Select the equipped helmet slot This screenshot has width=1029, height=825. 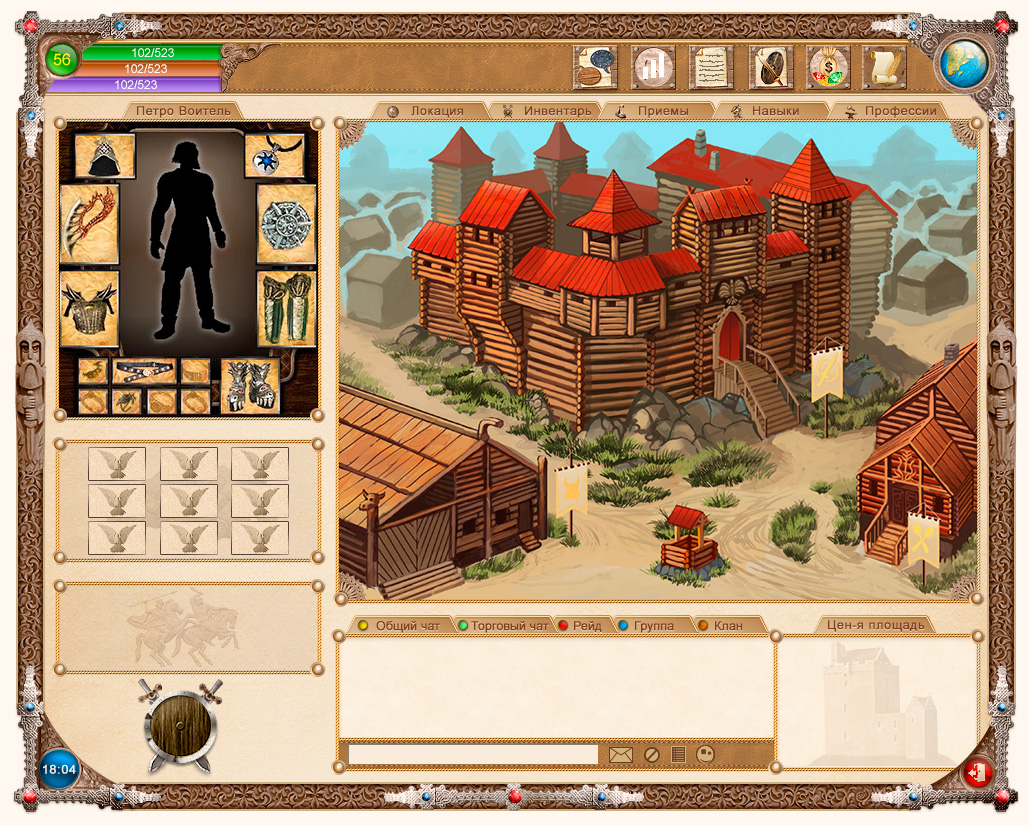click(105, 157)
